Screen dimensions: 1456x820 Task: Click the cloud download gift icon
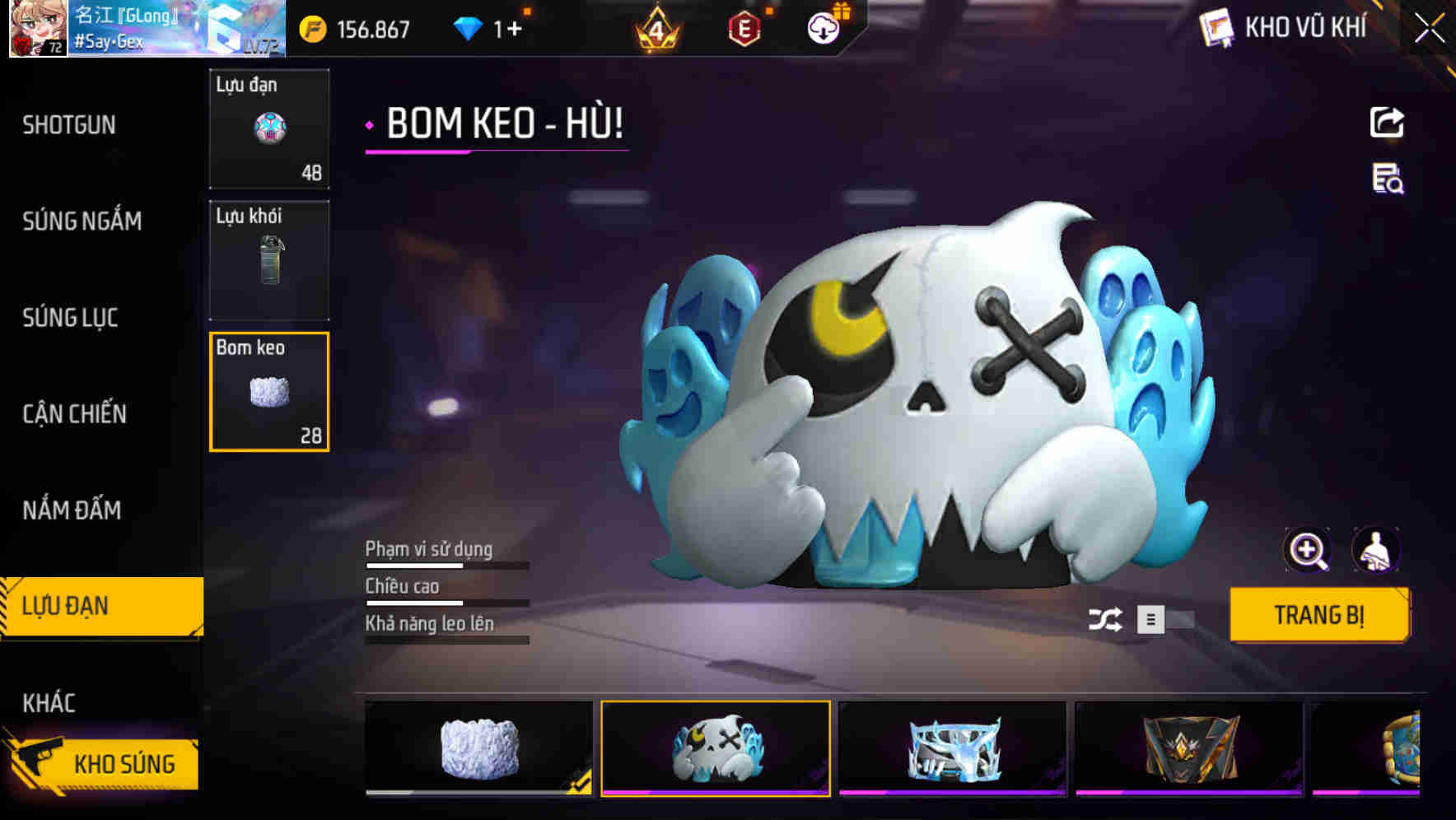coord(821,28)
